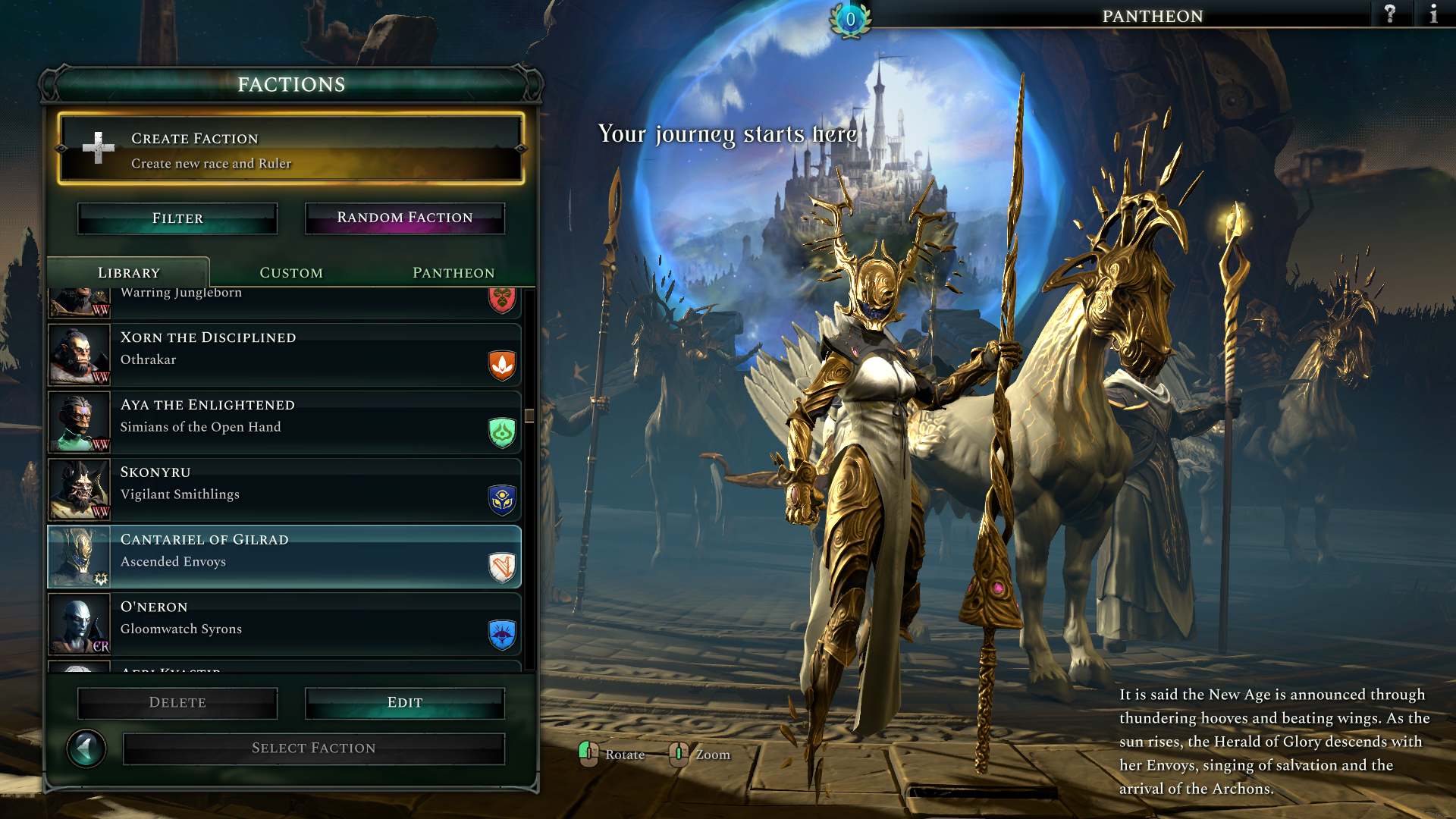This screenshot has height=819, width=1456.
Task: Choose Skonyru, Vigilant Smithlings
Action: pos(284,490)
